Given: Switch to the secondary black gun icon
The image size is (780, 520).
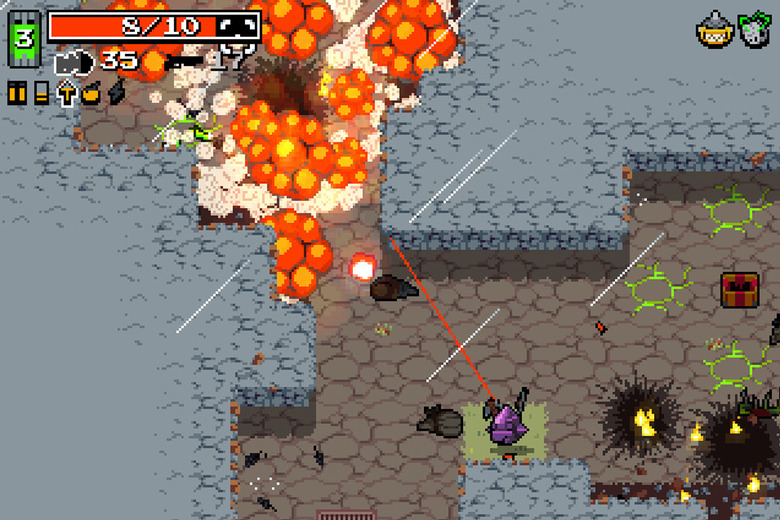Looking at the screenshot, I should 183,61.
